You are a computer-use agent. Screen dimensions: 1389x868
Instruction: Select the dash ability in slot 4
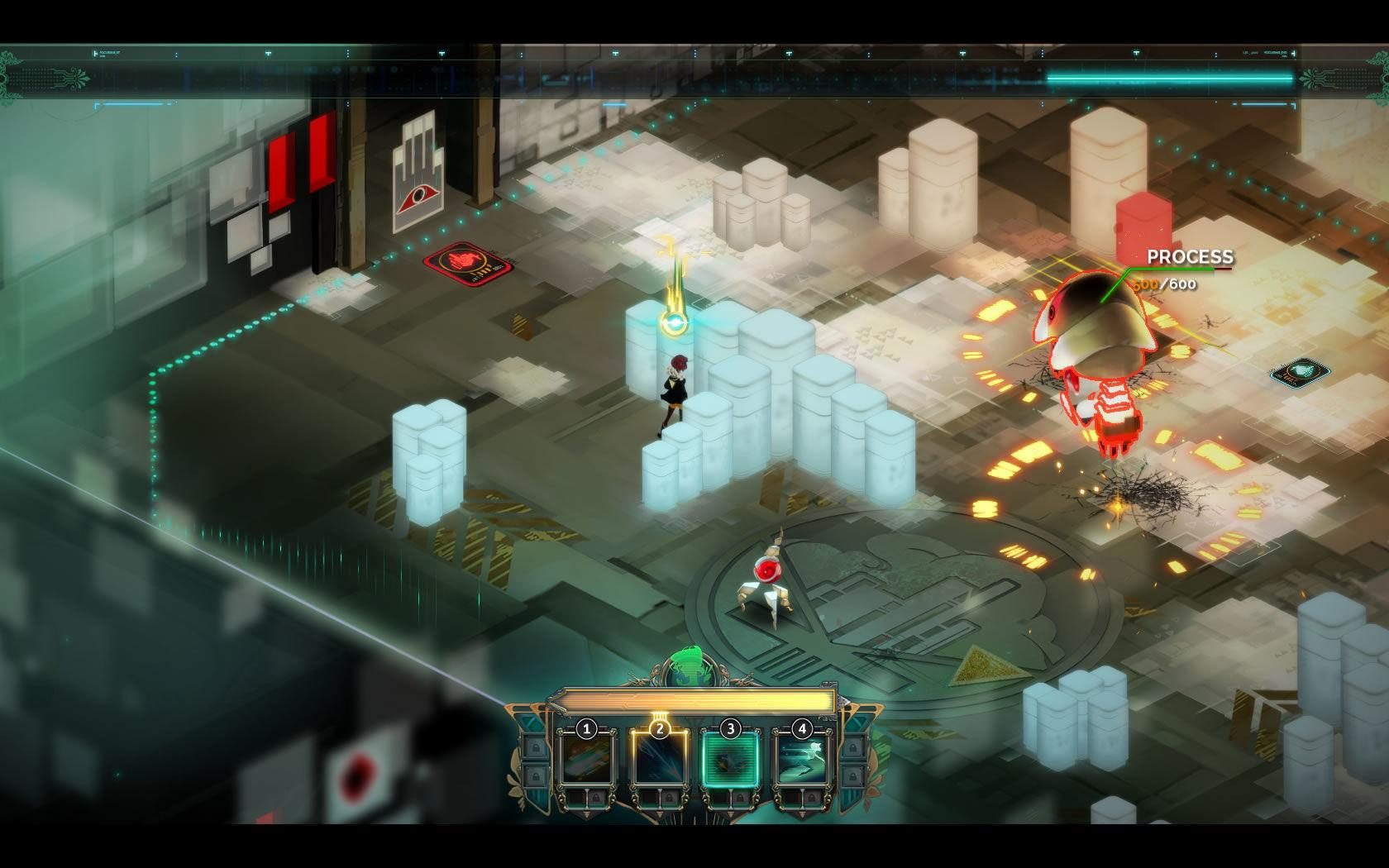click(801, 758)
